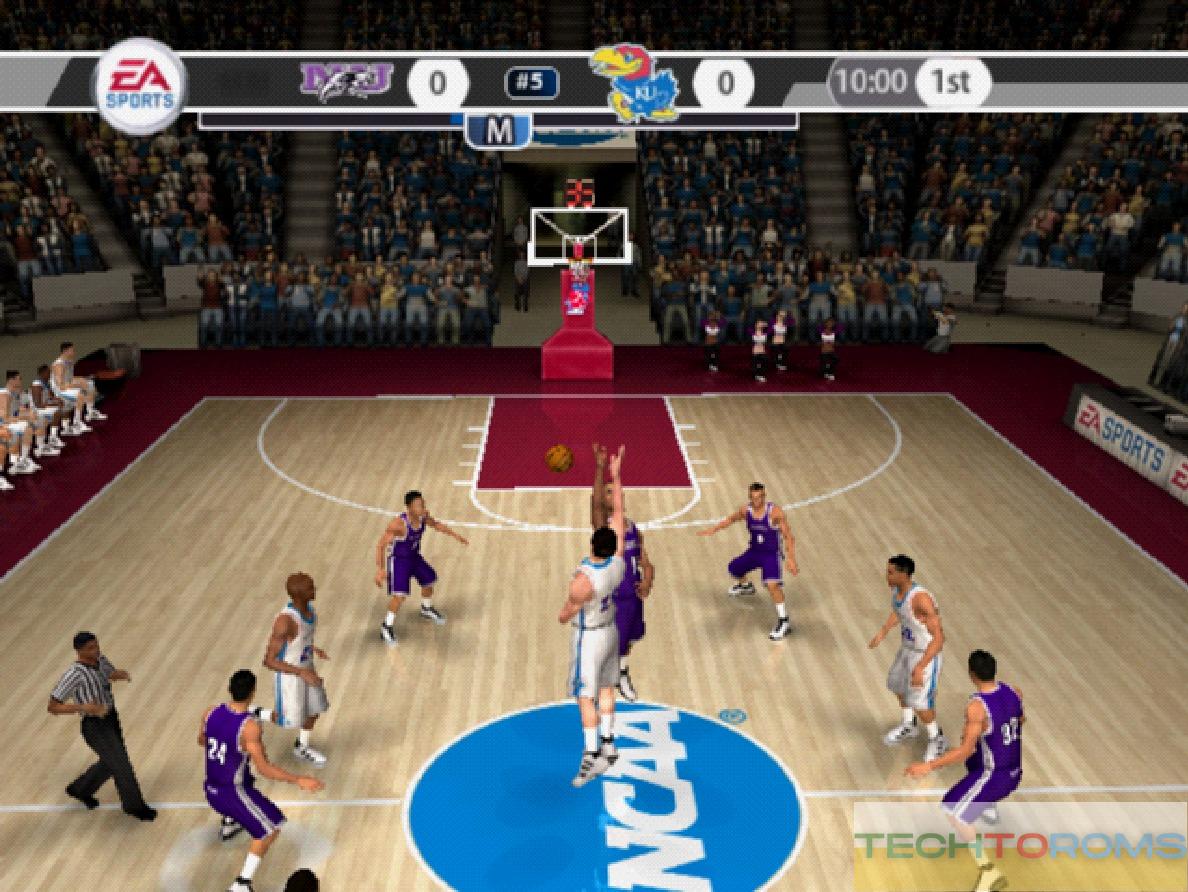This screenshot has width=1188, height=892.
Task: Select the Kansas Jayhawks team logo
Action: pyautogui.click(x=634, y=83)
